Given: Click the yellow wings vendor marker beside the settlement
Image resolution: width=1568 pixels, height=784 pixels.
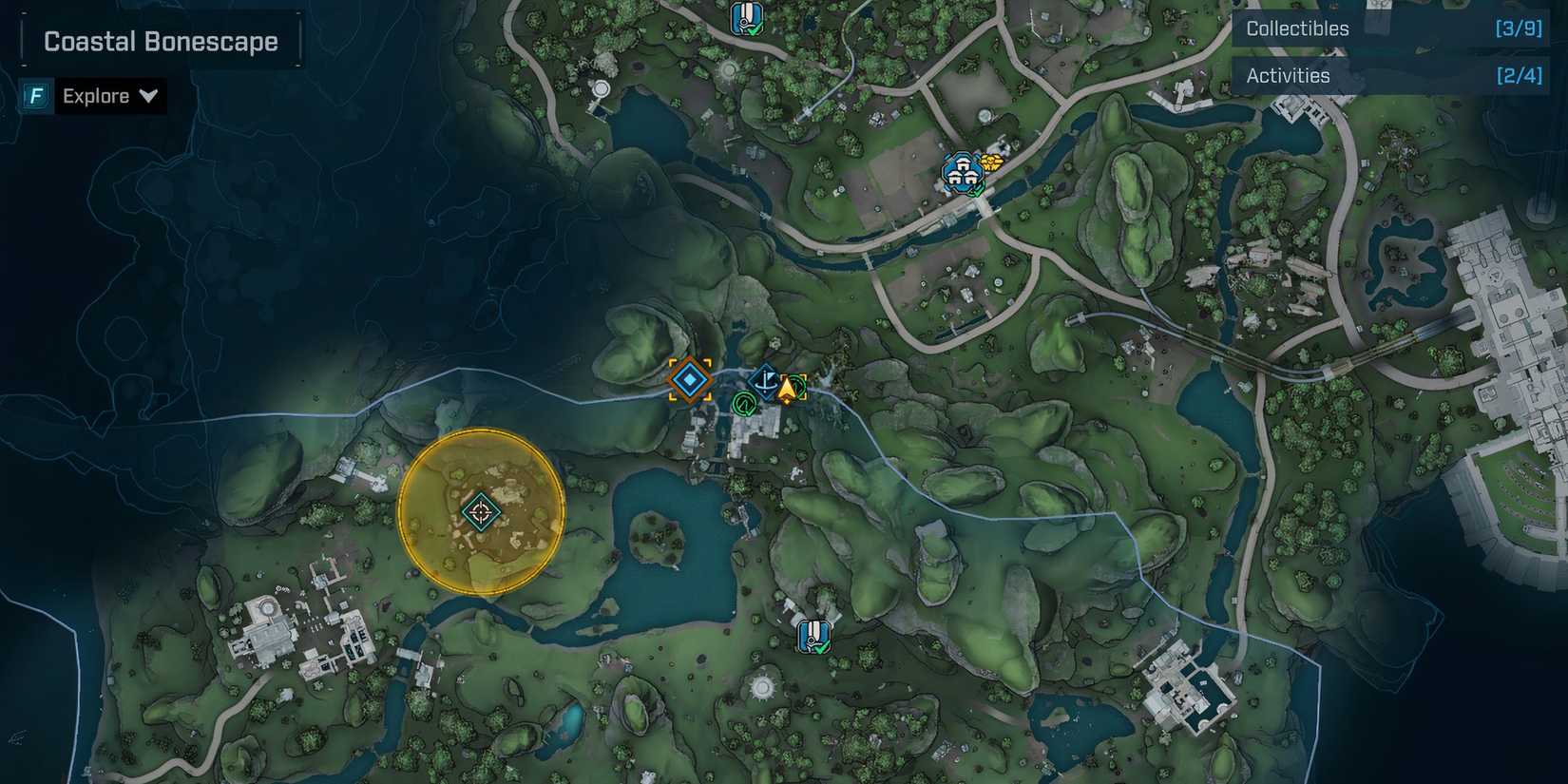Looking at the screenshot, I should click(x=992, y=163).
